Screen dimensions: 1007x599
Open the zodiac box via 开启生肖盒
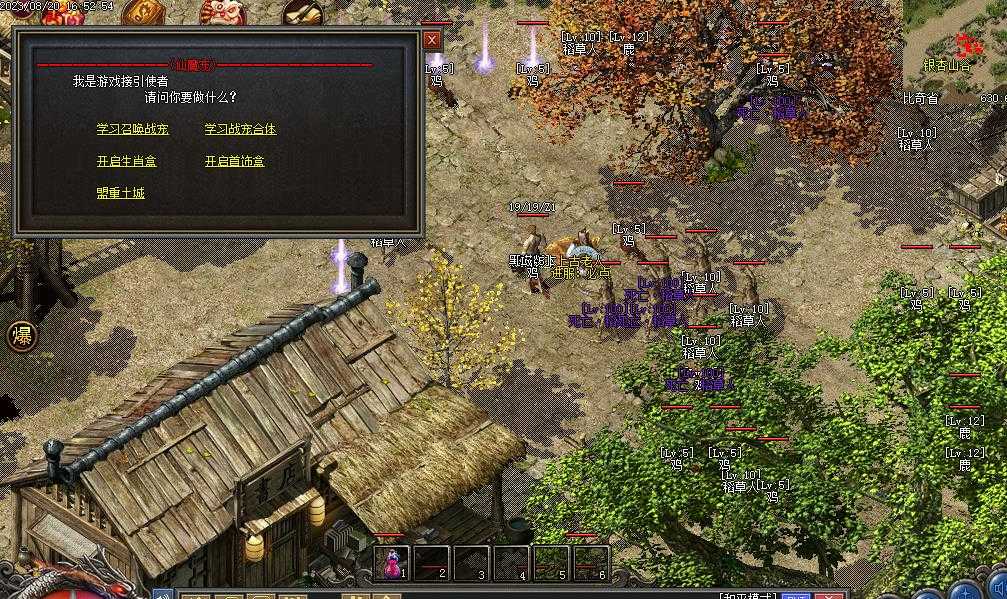[x=126, y=161]
